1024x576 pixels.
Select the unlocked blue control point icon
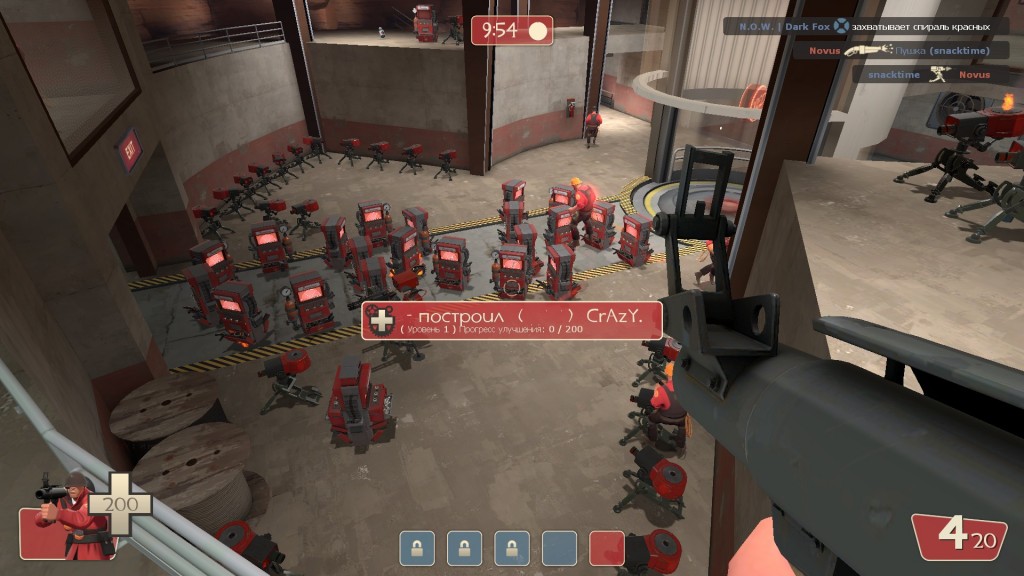coord(559,548)
